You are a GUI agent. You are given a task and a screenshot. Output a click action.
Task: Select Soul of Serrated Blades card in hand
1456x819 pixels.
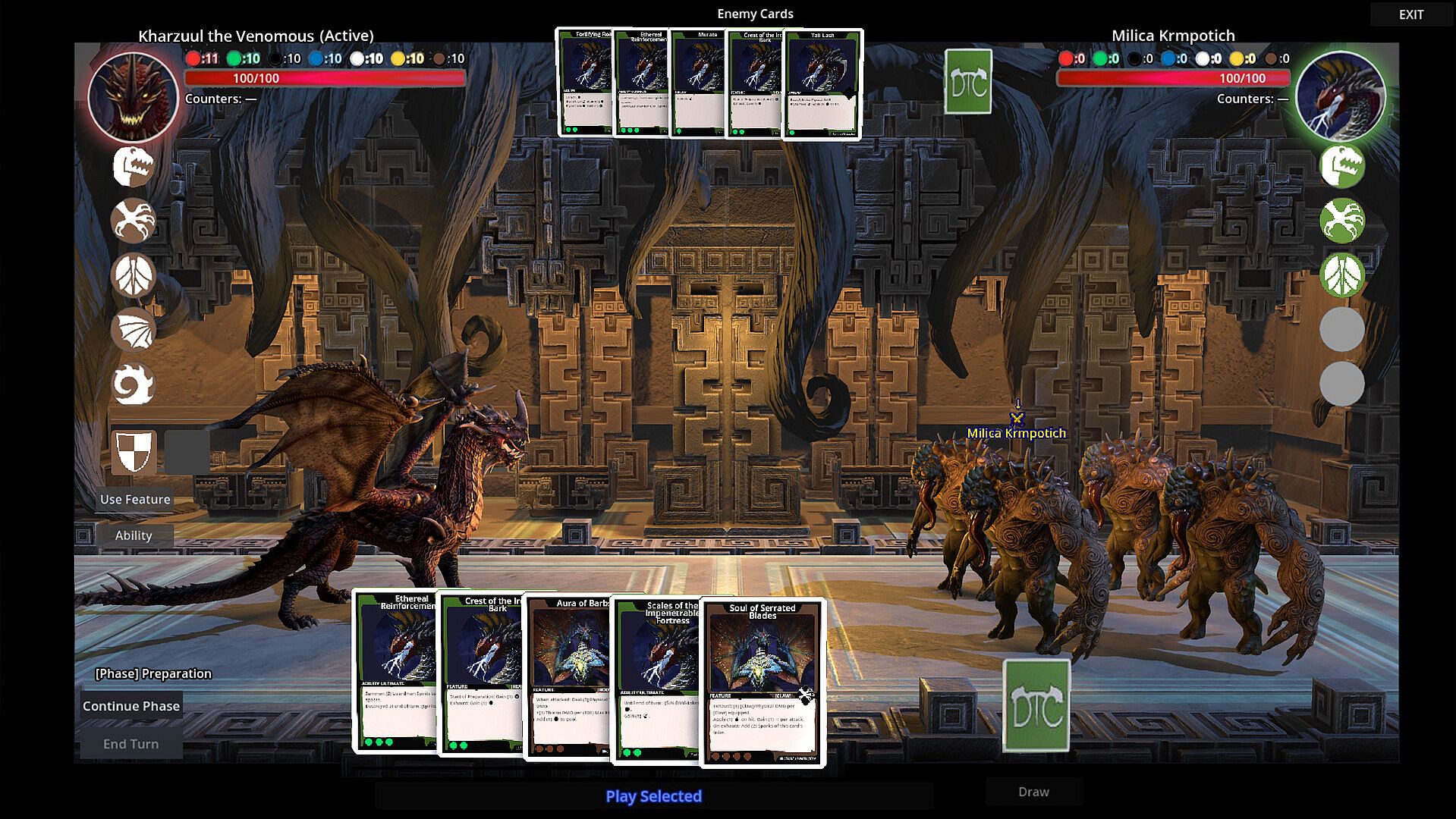(762, 682)
